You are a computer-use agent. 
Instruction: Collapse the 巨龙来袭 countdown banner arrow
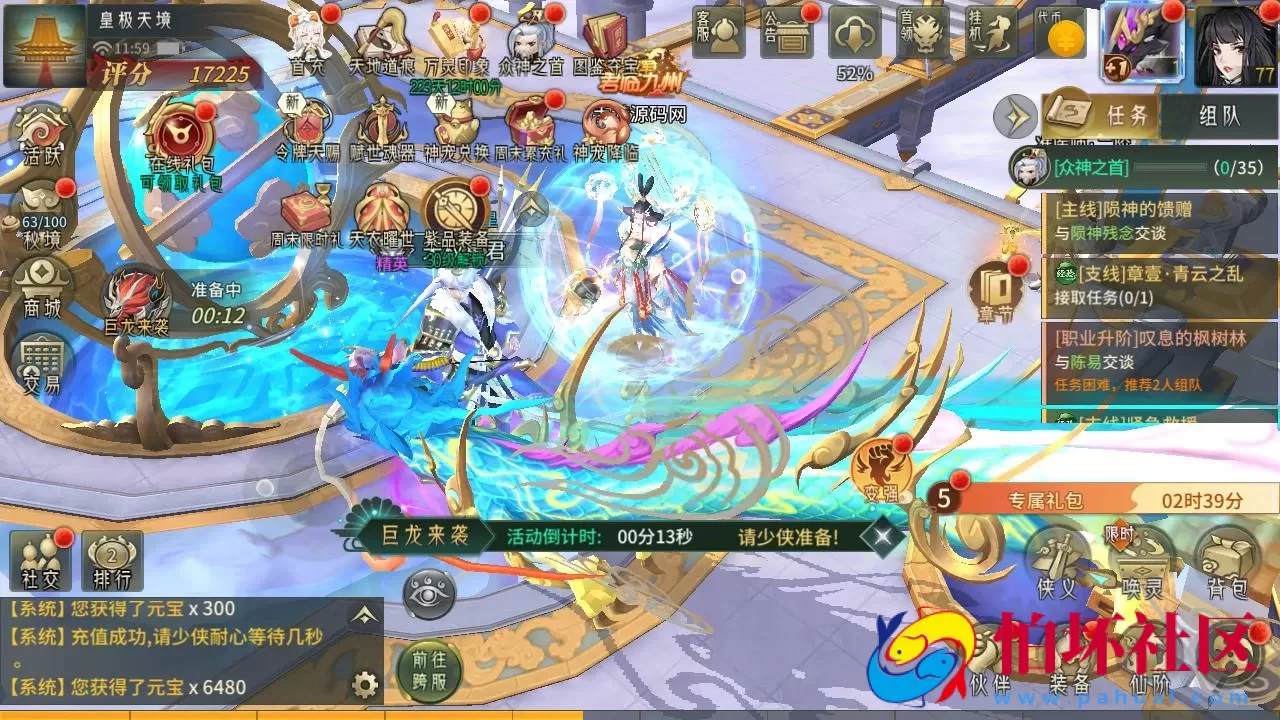tap(881, 535)
